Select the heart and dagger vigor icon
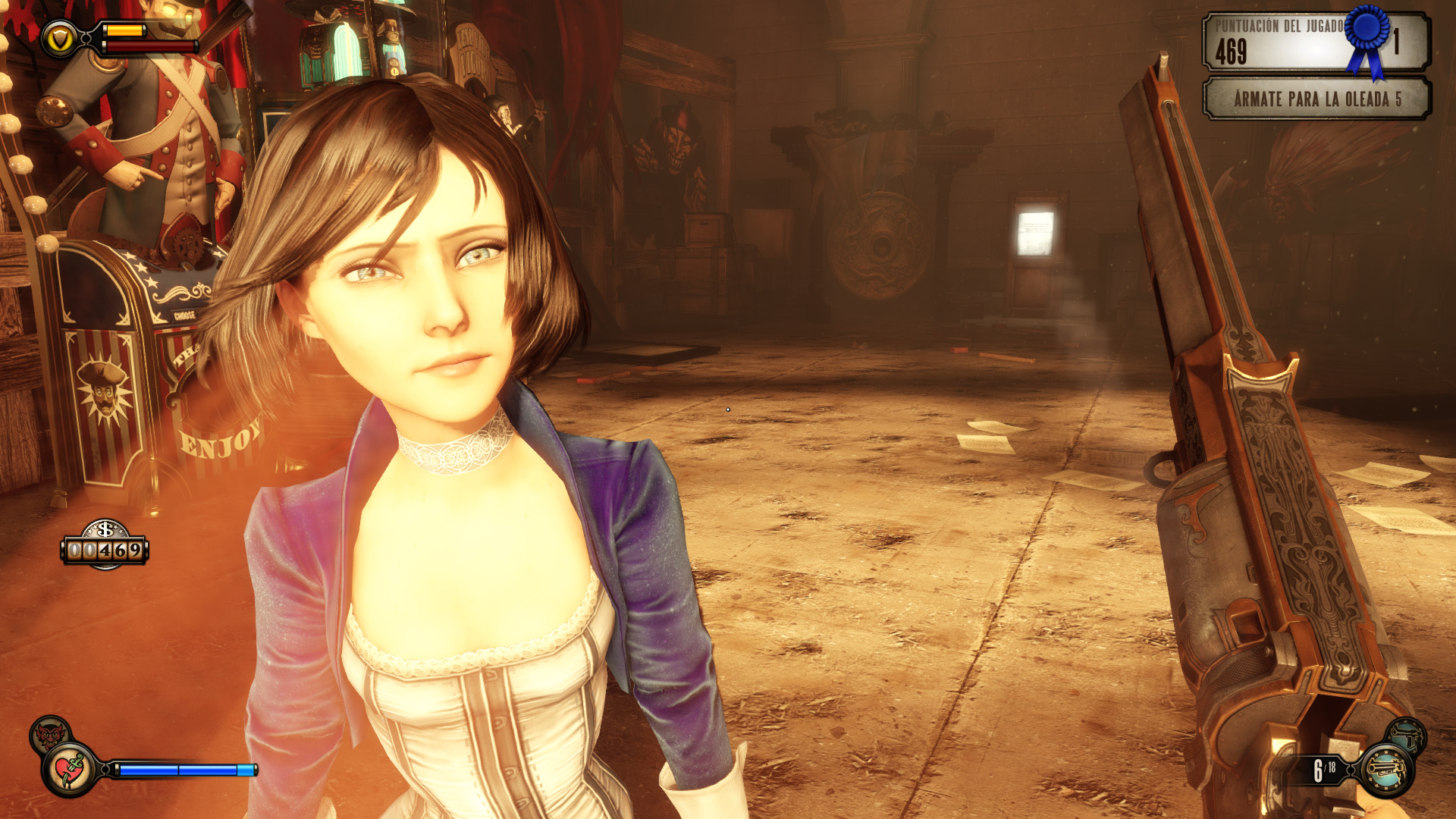The height and width of the screenshot is (819, 1456). tap(71, 770)
